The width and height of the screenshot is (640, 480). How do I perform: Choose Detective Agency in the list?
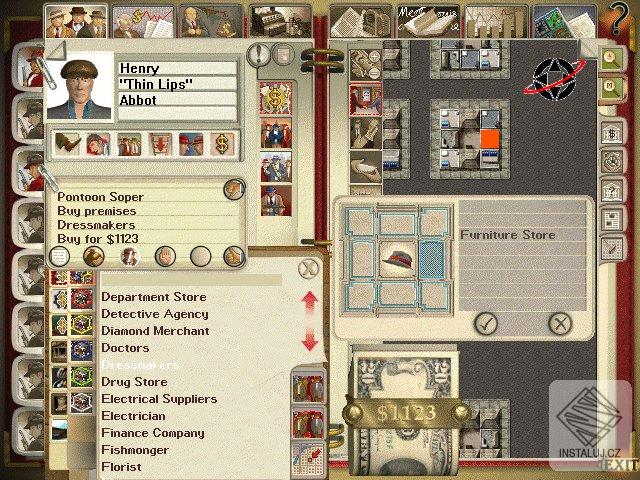154,314
